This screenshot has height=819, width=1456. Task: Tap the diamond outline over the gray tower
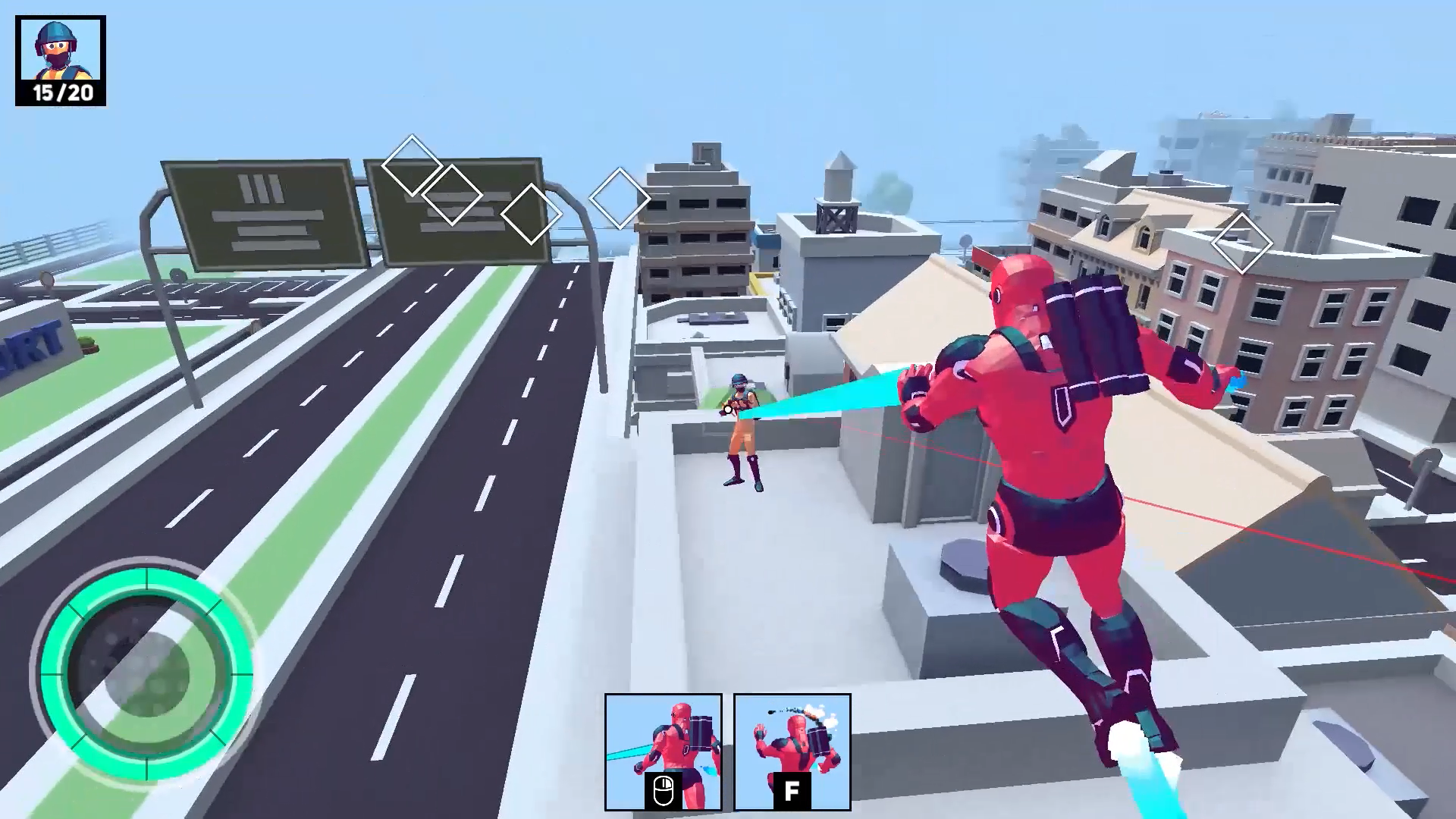tap(620, 199)
